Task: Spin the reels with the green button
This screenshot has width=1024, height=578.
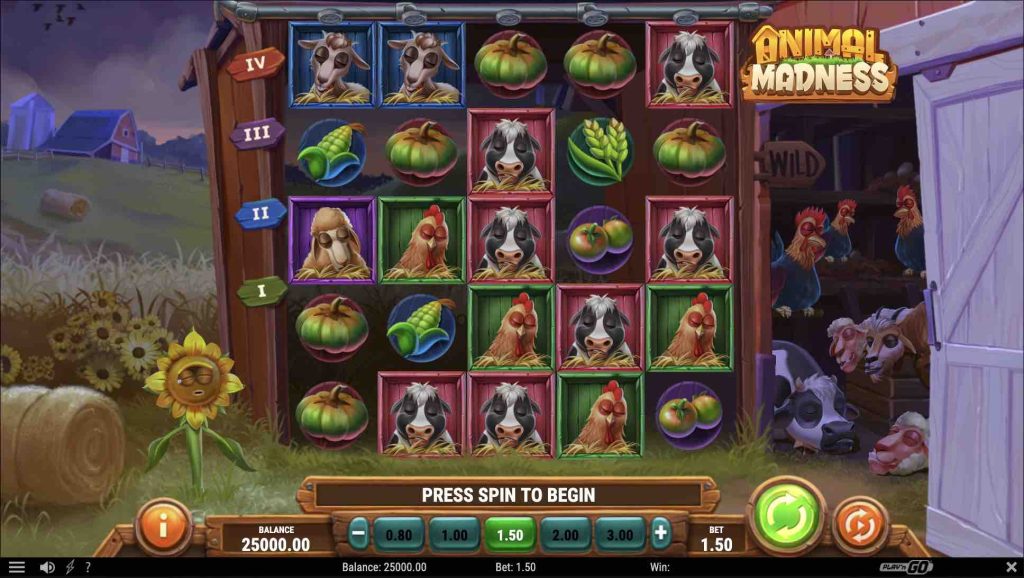Action: click(785, 518)
